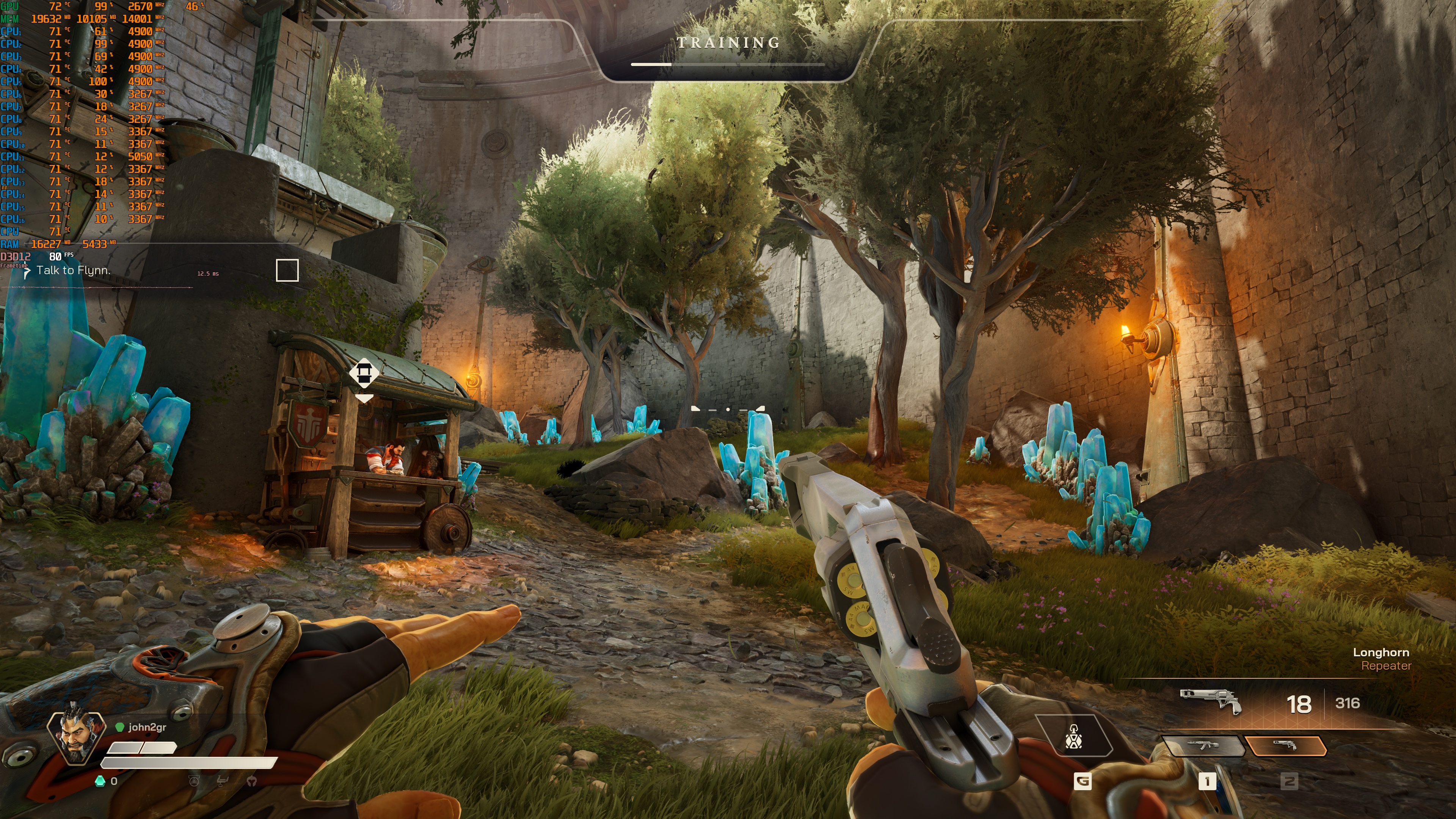
Task: Click the teal crystal currency icon
Action: point(100,781)
